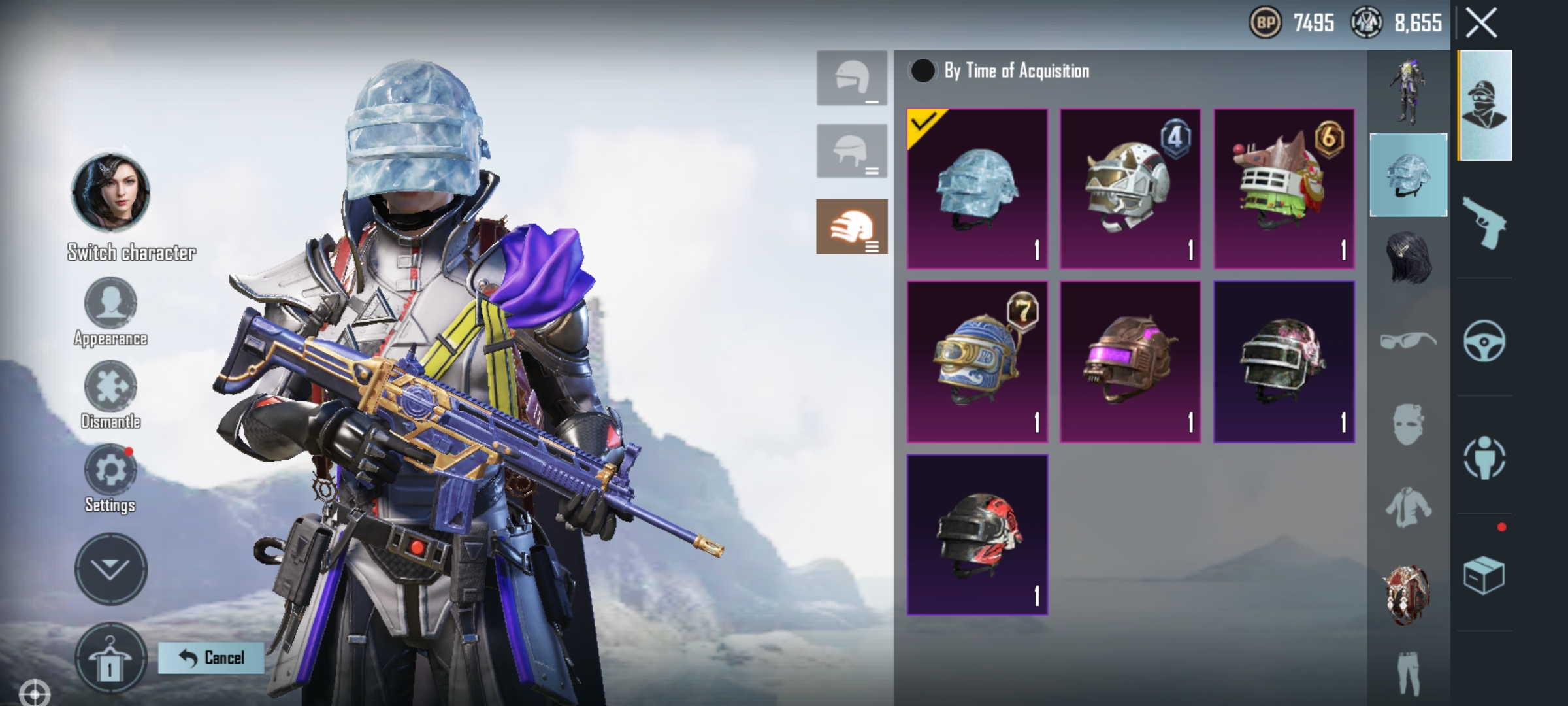1568x706 pixels.
Task: Click the Cancel button
Action: (211, 658)
